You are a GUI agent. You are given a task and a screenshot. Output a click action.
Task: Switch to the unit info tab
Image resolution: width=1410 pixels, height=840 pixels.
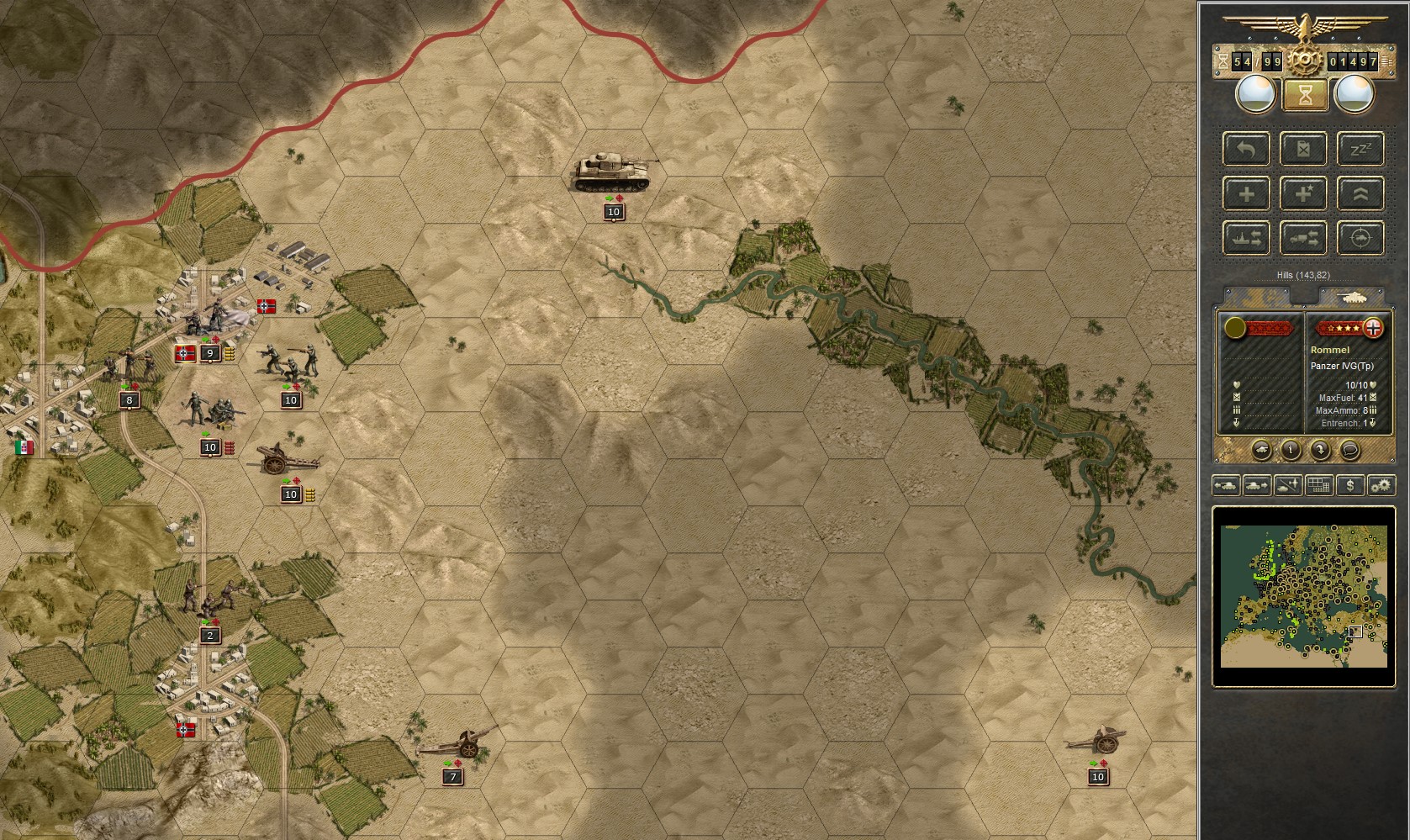click(1354, 297)
